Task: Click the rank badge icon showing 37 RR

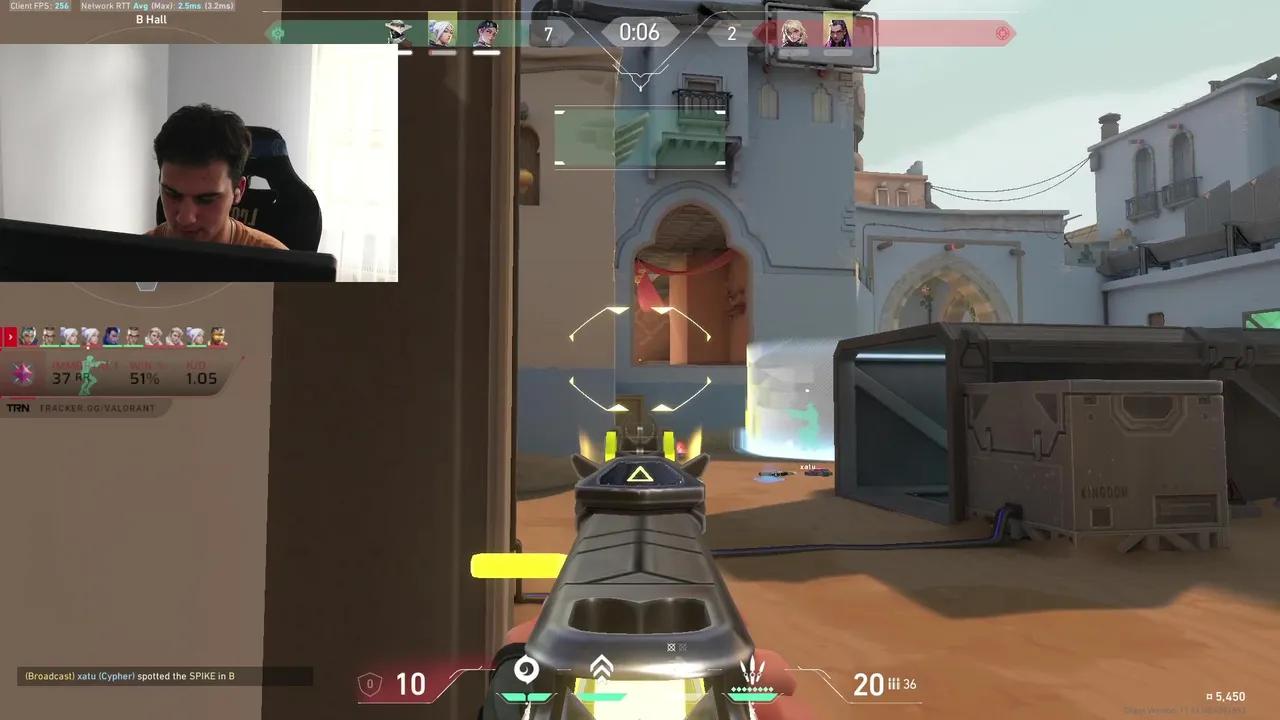Action: pos(22,372)
